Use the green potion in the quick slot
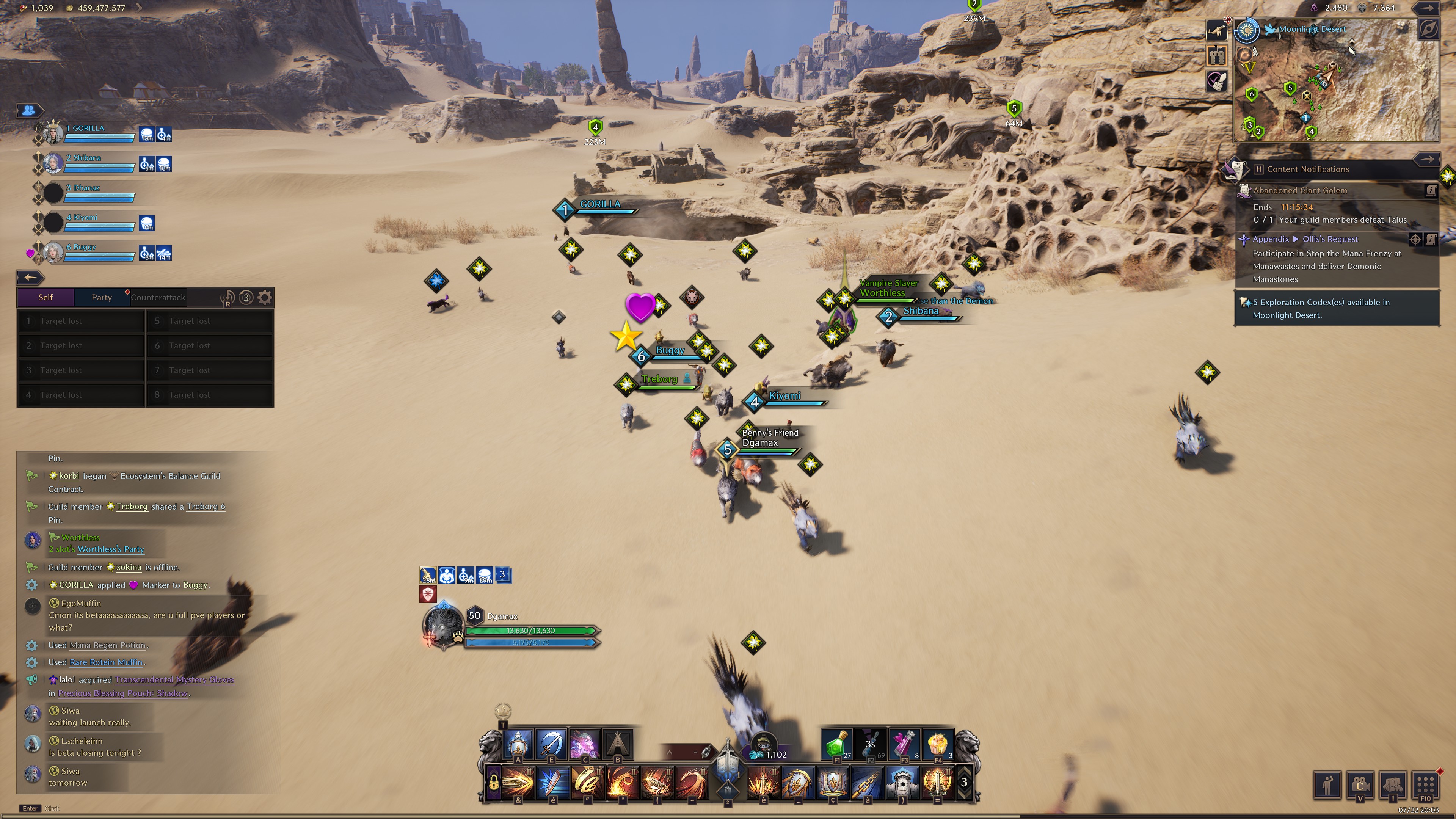 tap(836, 744)
